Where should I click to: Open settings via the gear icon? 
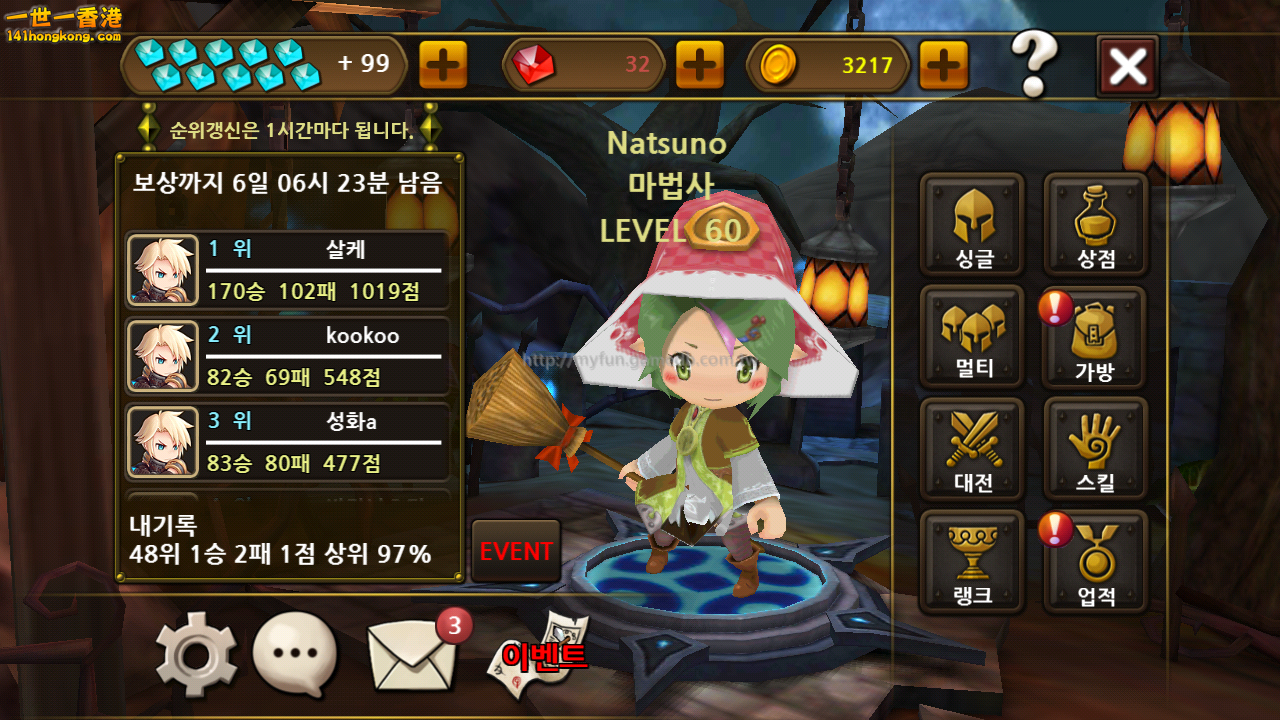pyautogui.click(x=196, y=655)
